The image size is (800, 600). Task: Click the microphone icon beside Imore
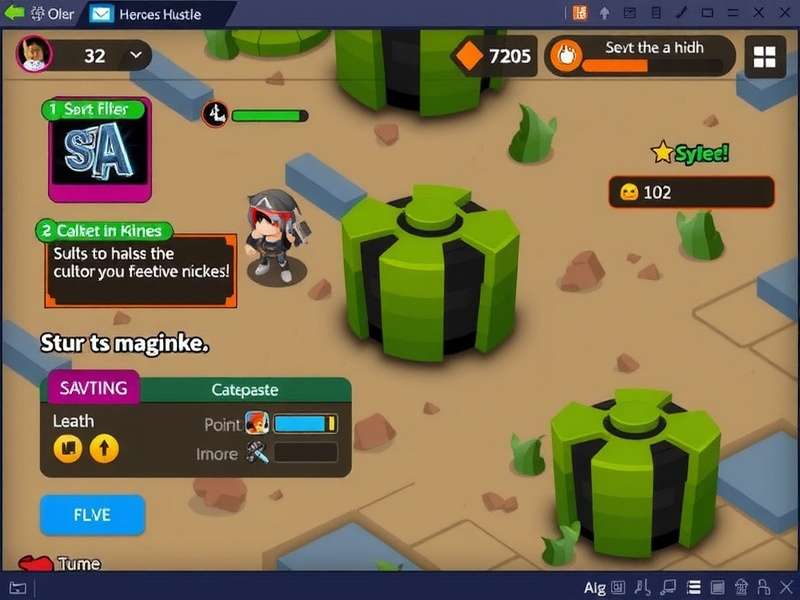[x=257, y=453]
